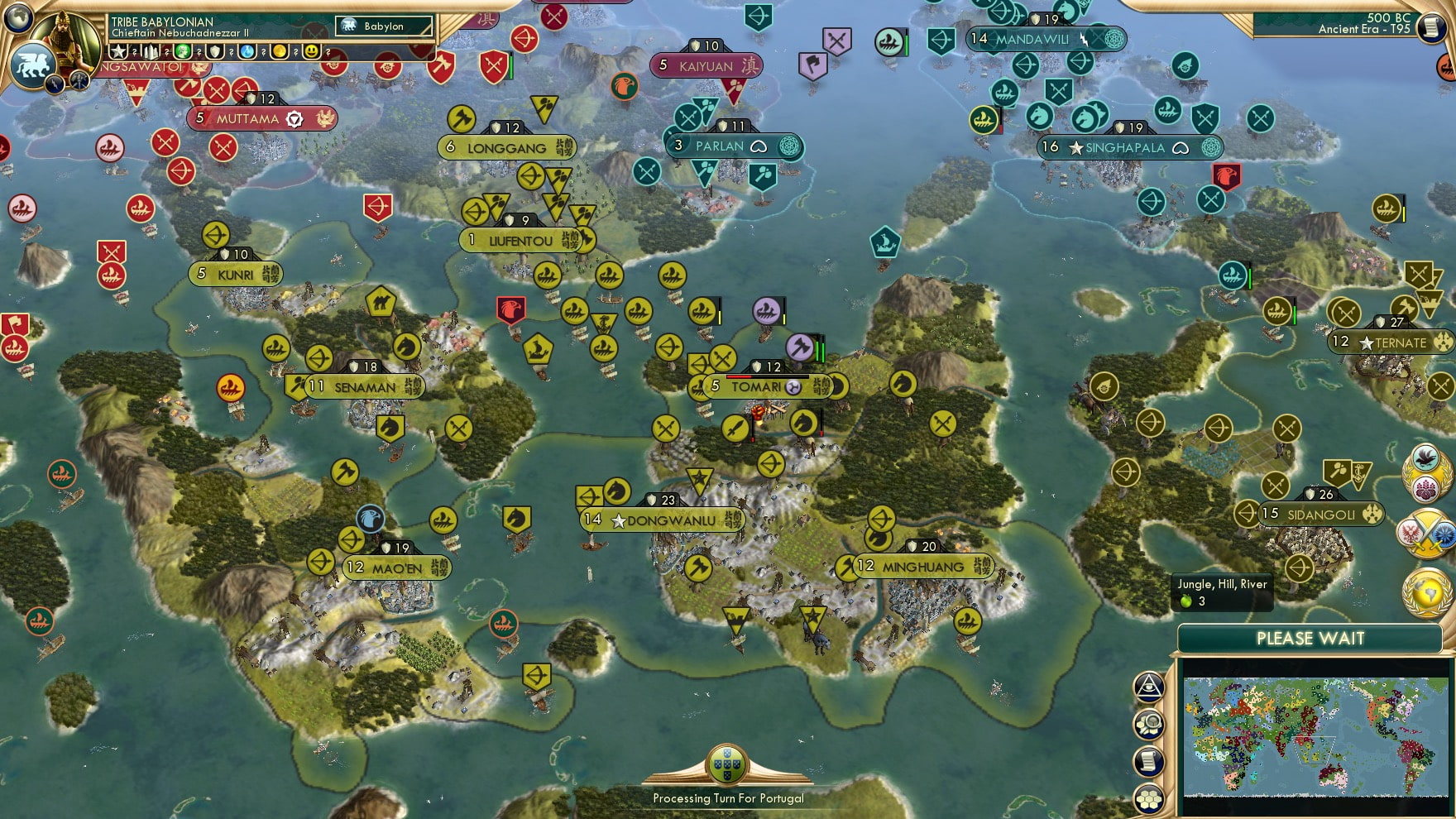Click the globe icon in the top-left corner
The image size is (1456, 819).
coord(18,17)
